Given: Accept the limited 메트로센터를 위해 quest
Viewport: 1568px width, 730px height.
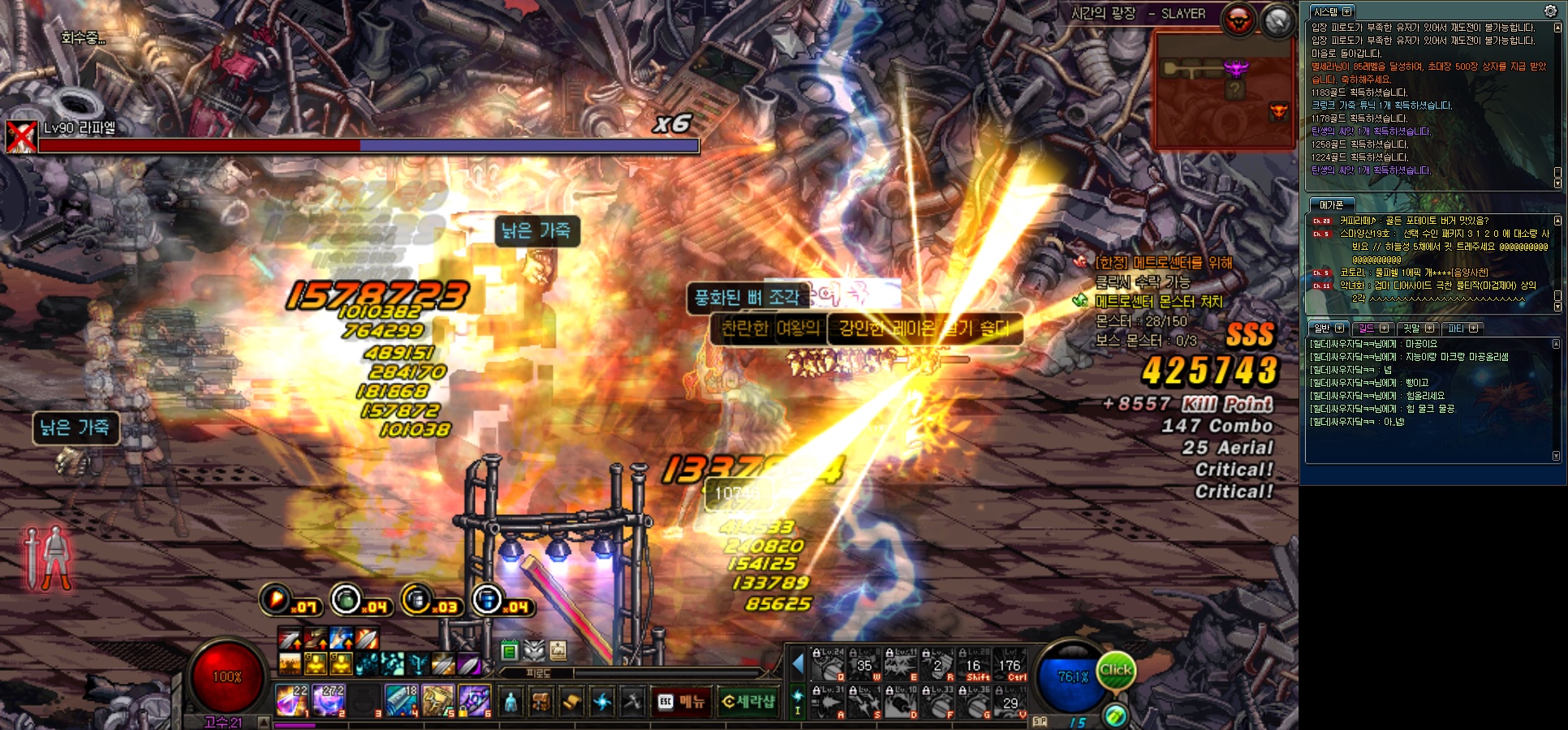Looking at the screenshot, I should (1162, 263).
